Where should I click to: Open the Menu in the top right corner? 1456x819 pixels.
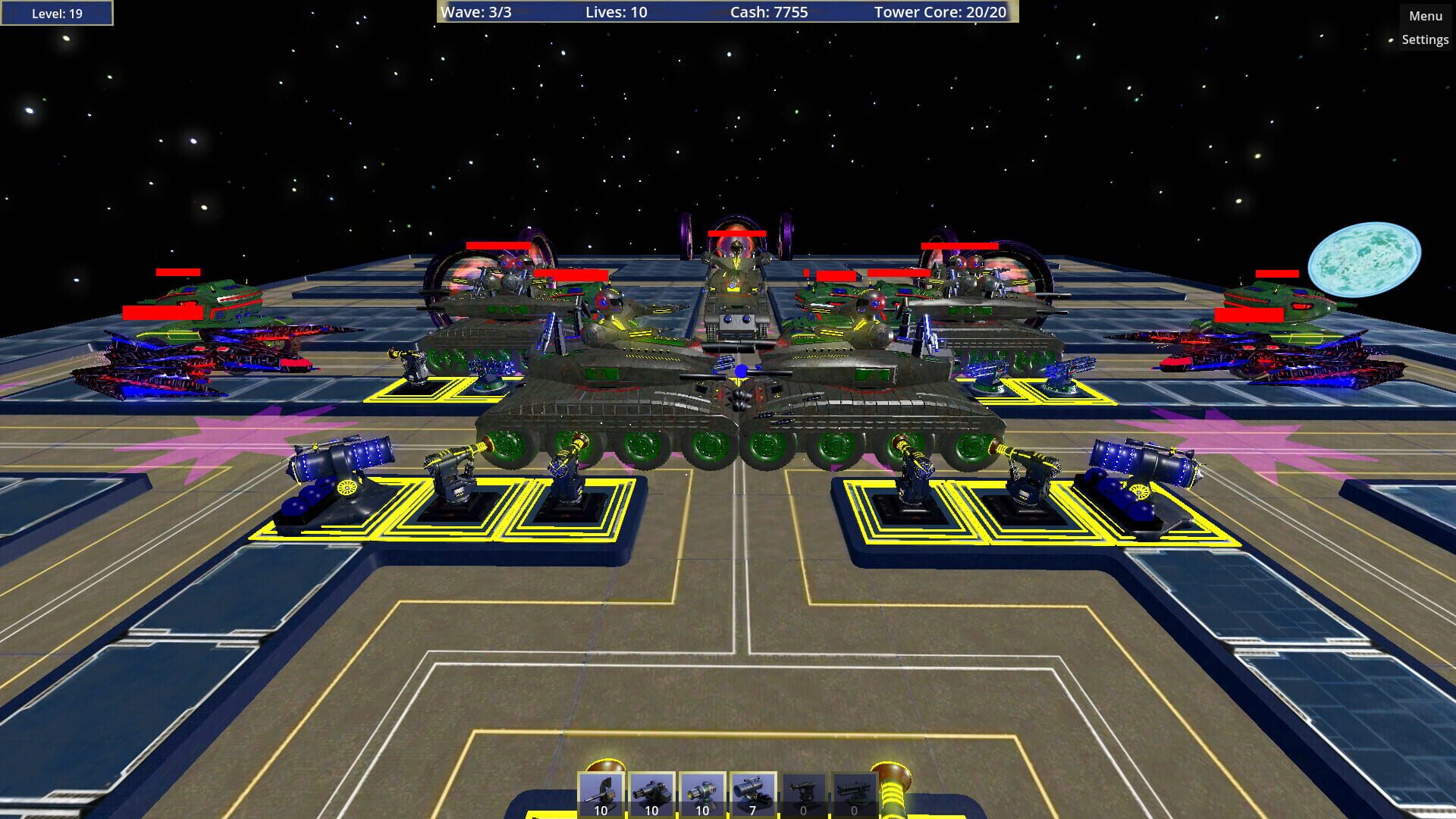tap(1424, 14)
